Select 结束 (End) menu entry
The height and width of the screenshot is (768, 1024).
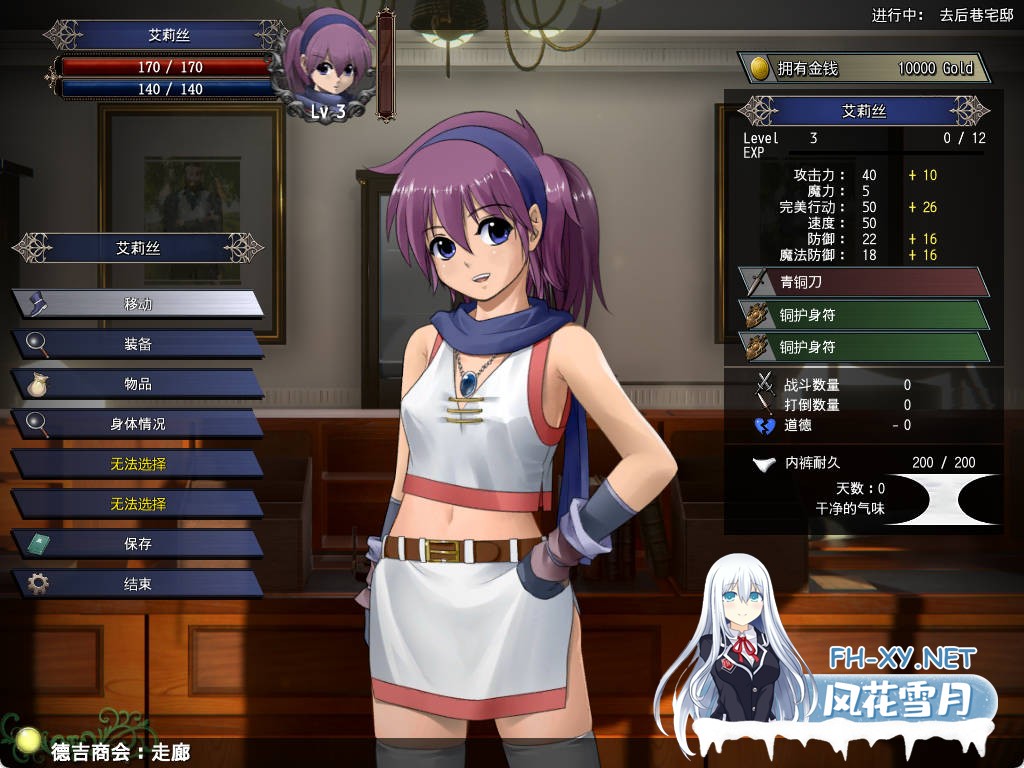pos(138,584)
